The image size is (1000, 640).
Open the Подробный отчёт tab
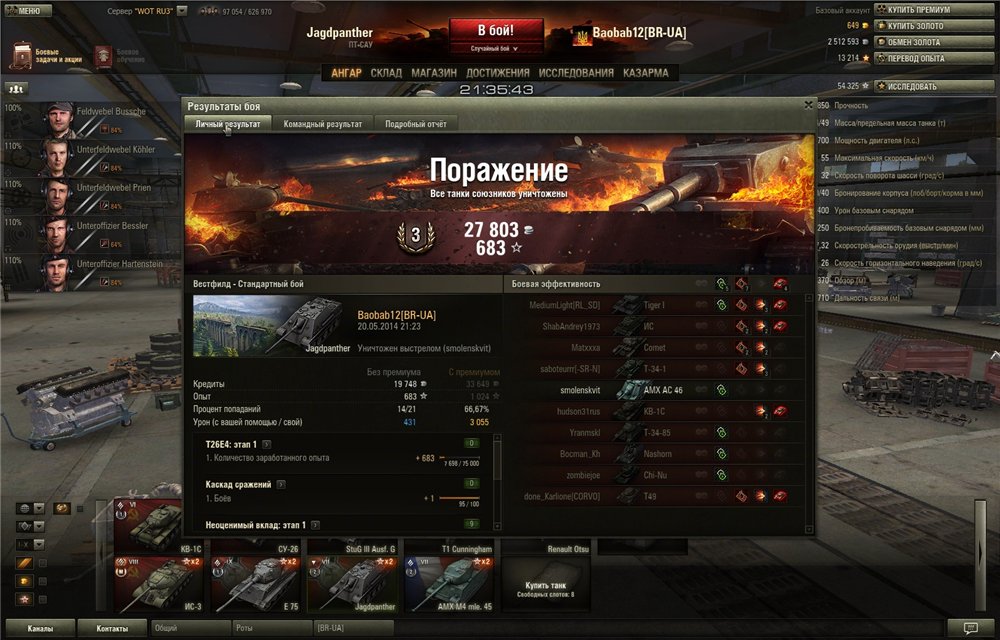tap(417, 124)
